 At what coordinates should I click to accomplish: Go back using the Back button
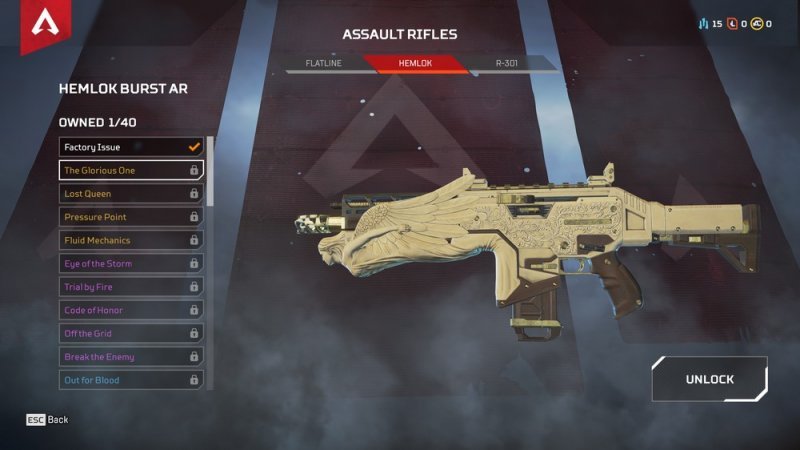coord(48,420)
